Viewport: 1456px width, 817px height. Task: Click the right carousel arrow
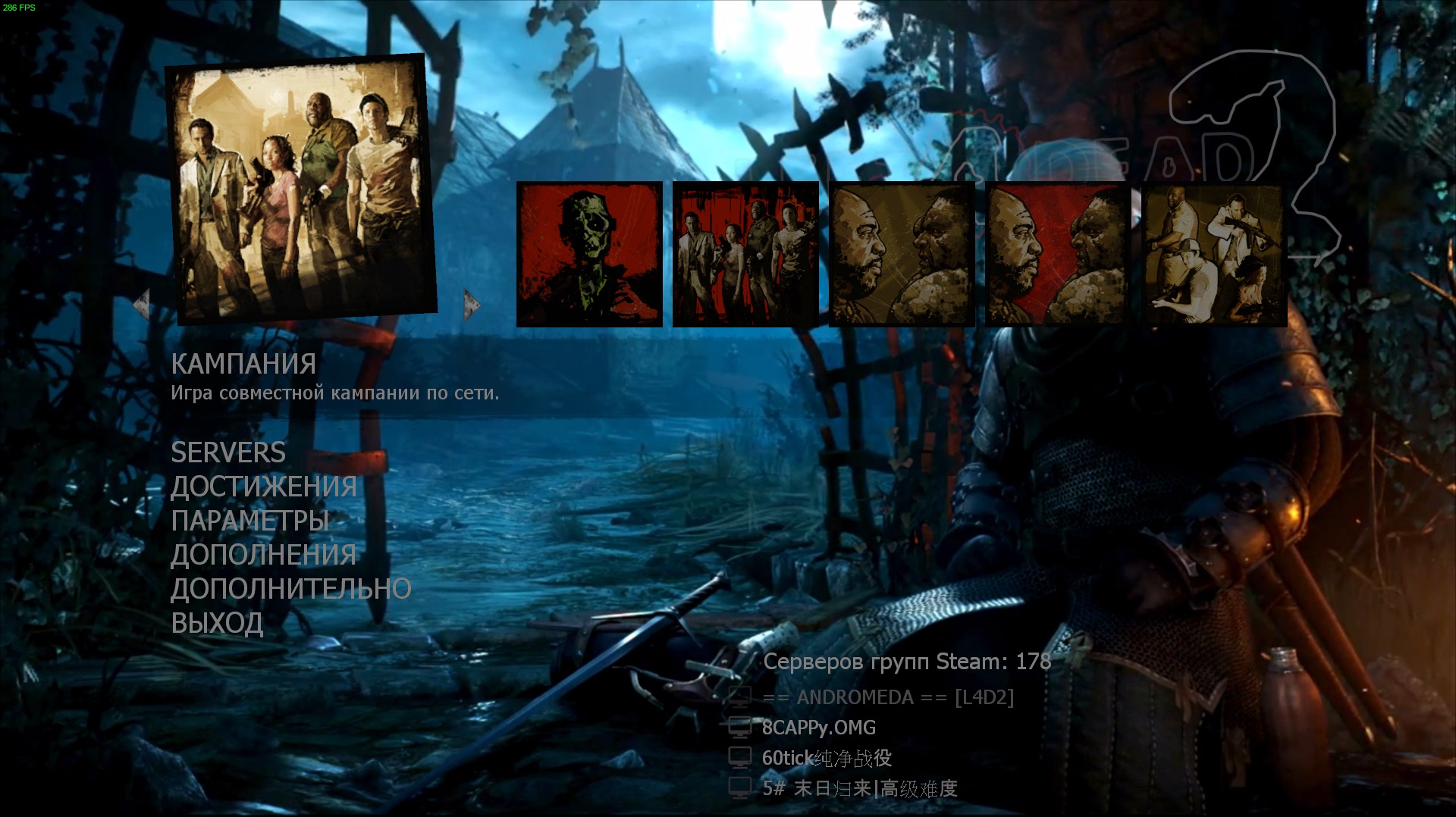point(472,305)
